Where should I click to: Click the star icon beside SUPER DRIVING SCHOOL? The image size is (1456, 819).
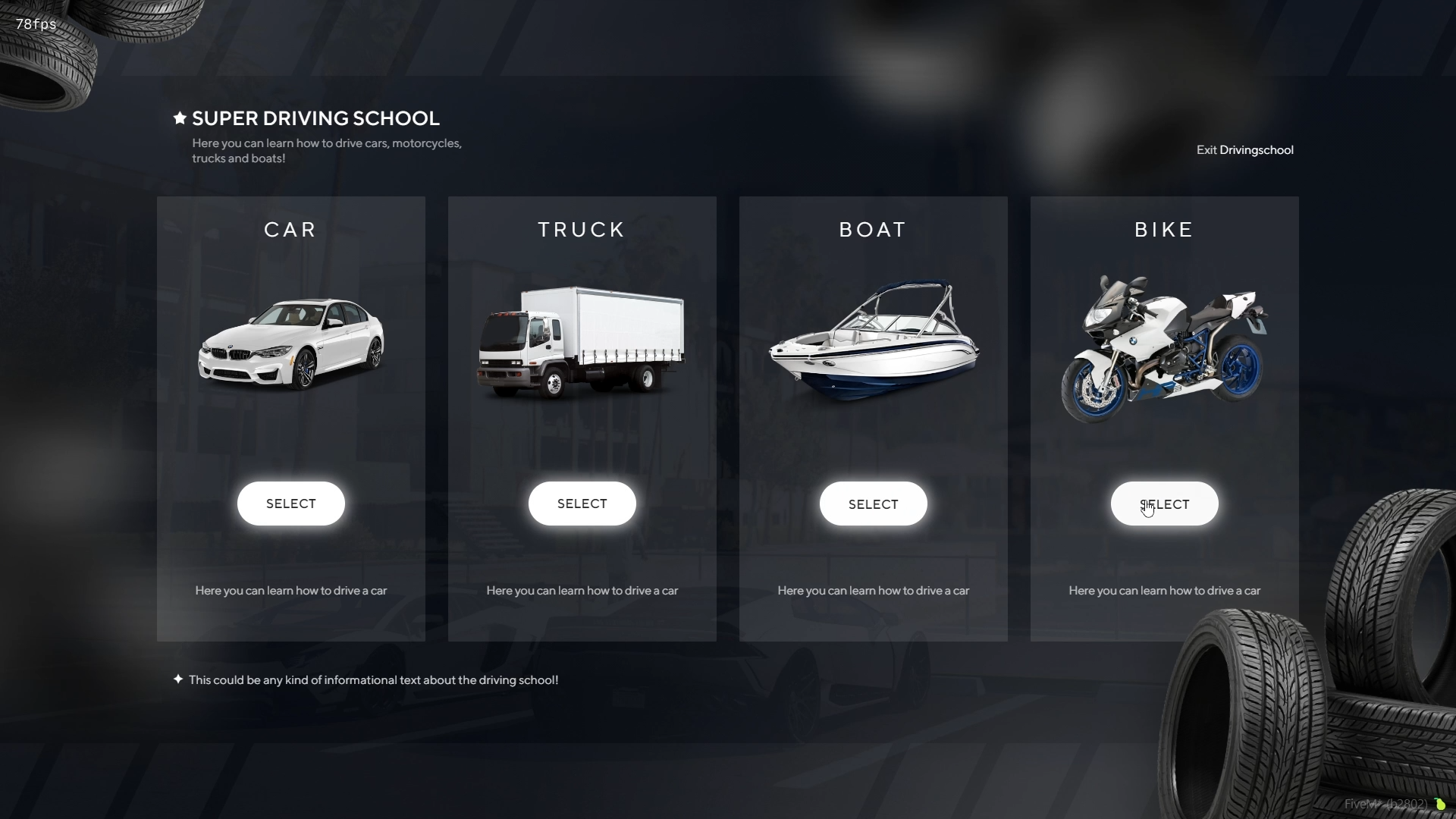[x=179, y=118]
